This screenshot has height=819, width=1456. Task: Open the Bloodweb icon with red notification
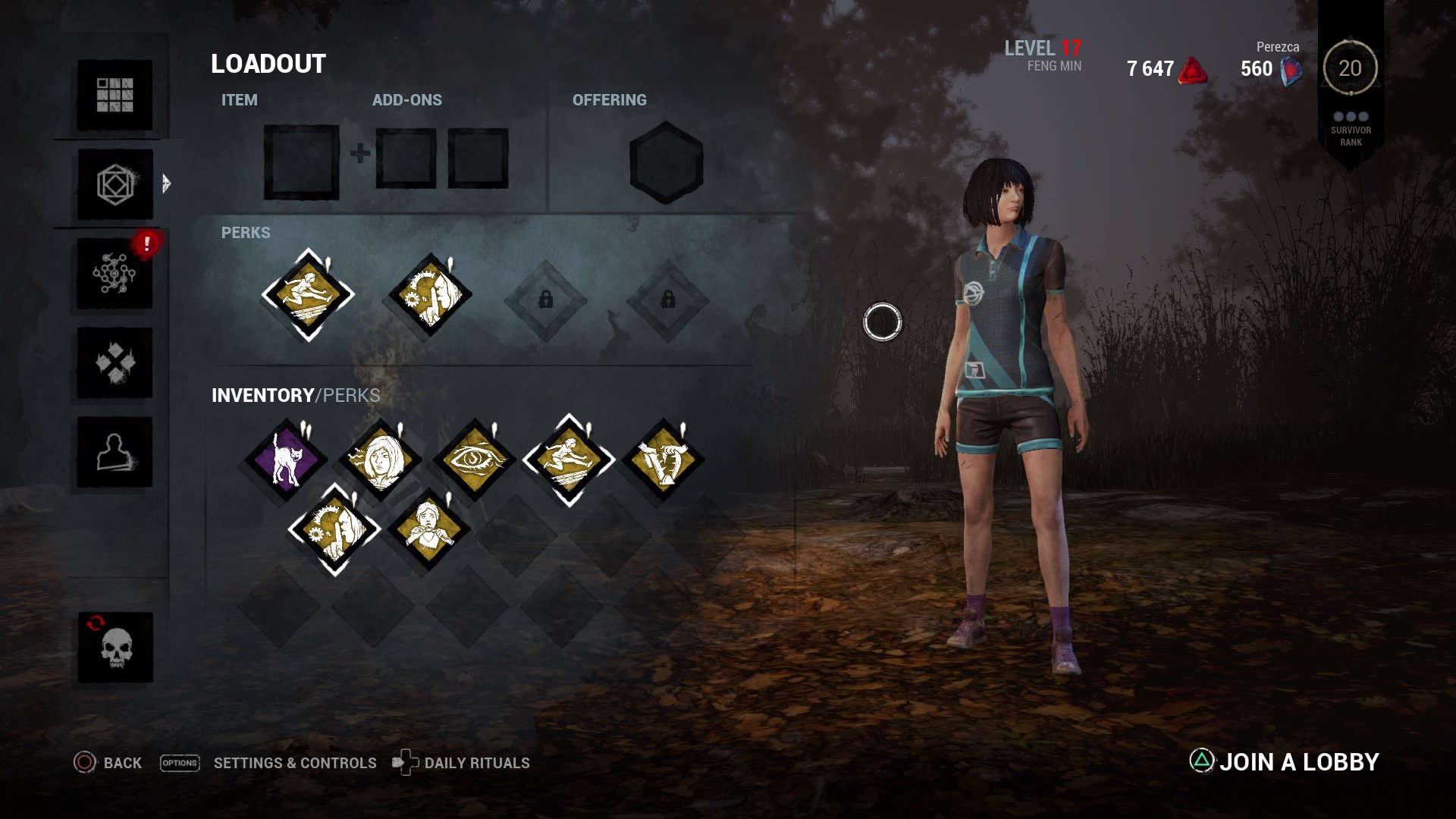click(x=115, y=275)
